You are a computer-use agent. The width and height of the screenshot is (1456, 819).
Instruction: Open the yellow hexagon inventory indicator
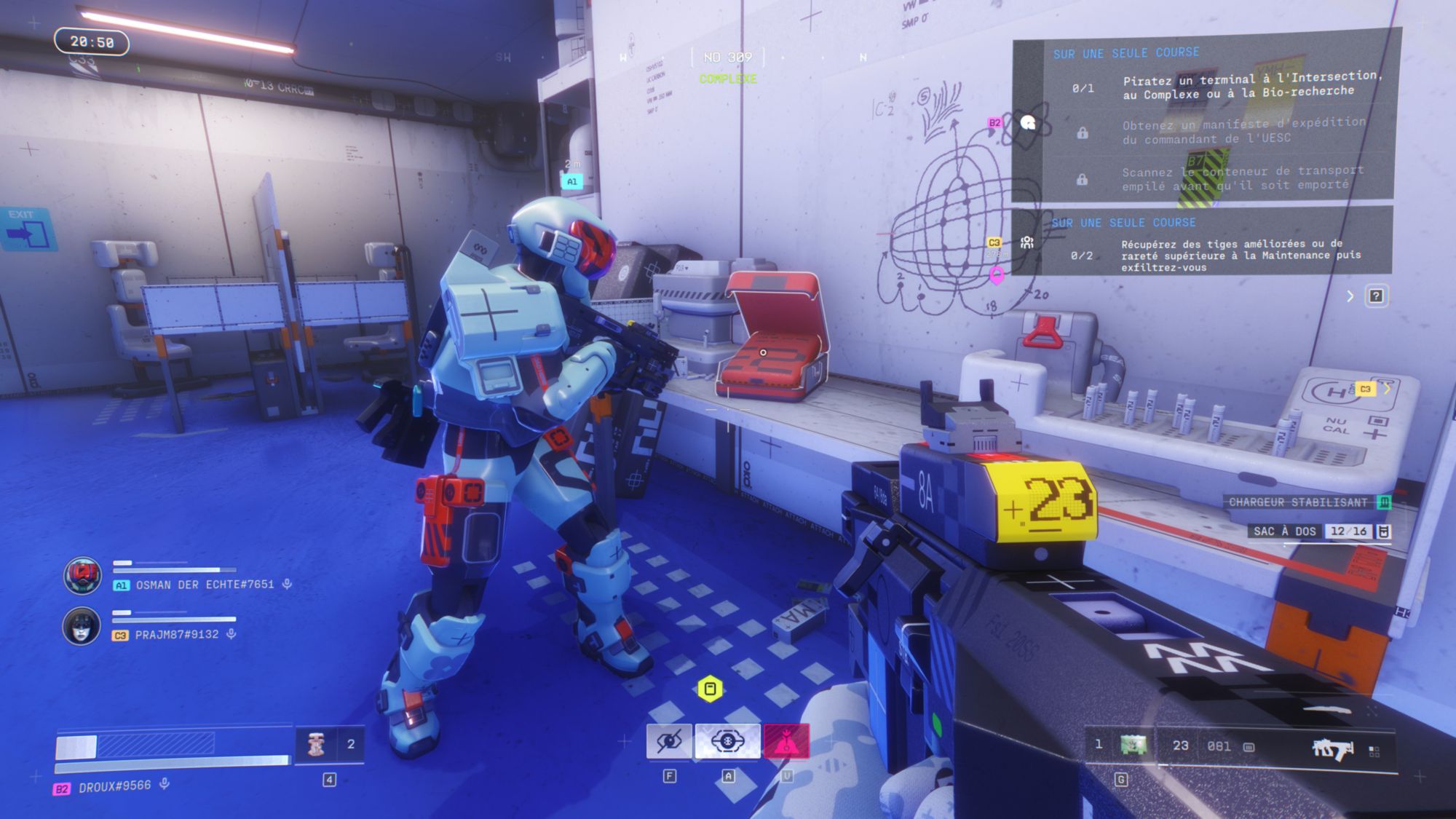pos(710,689)
